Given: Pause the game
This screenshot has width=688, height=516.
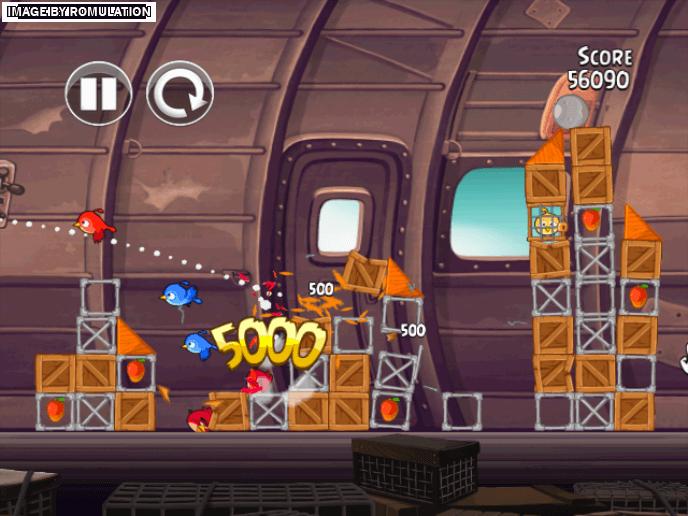Looking at the screenshot, I should point(98,93).
